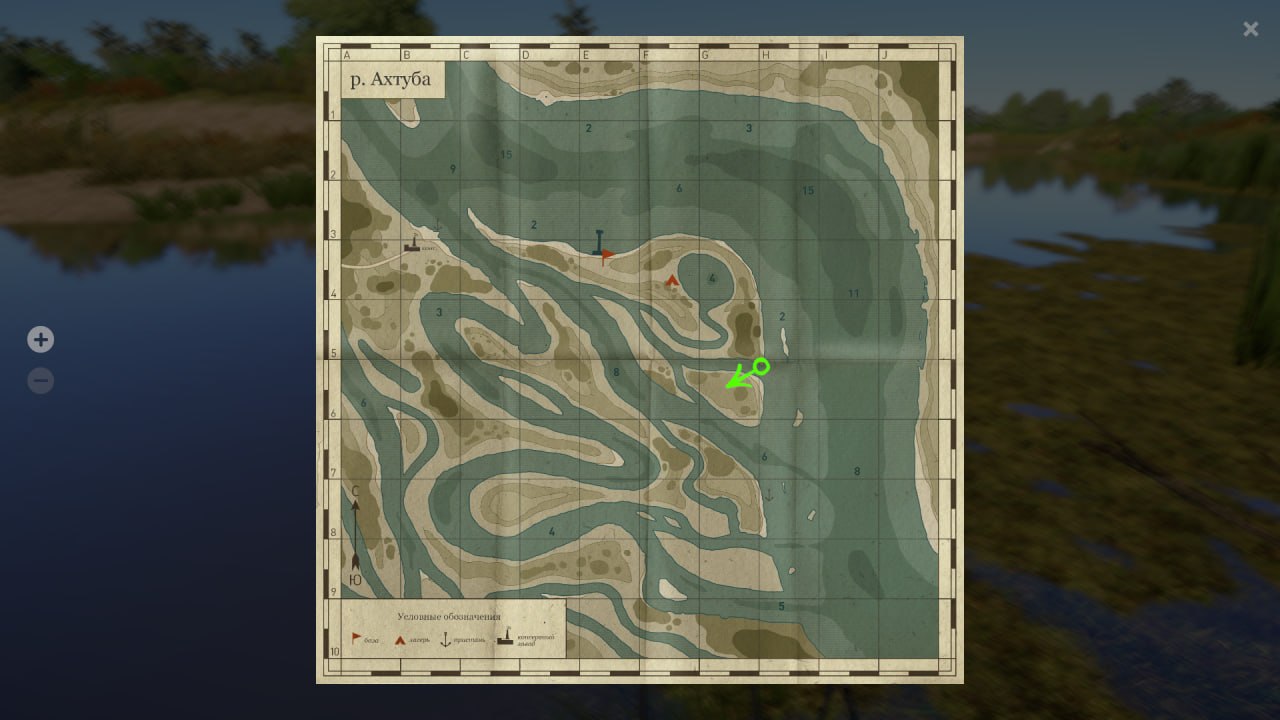Click the map title р. Ахтуба
1280x720 pixels.
click(x=391, y=78)
